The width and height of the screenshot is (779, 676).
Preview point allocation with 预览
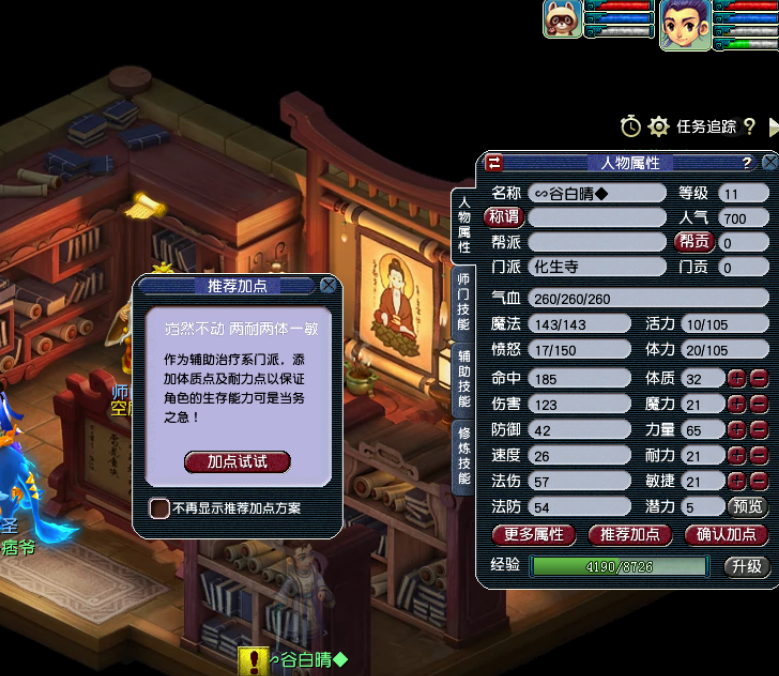746,507
